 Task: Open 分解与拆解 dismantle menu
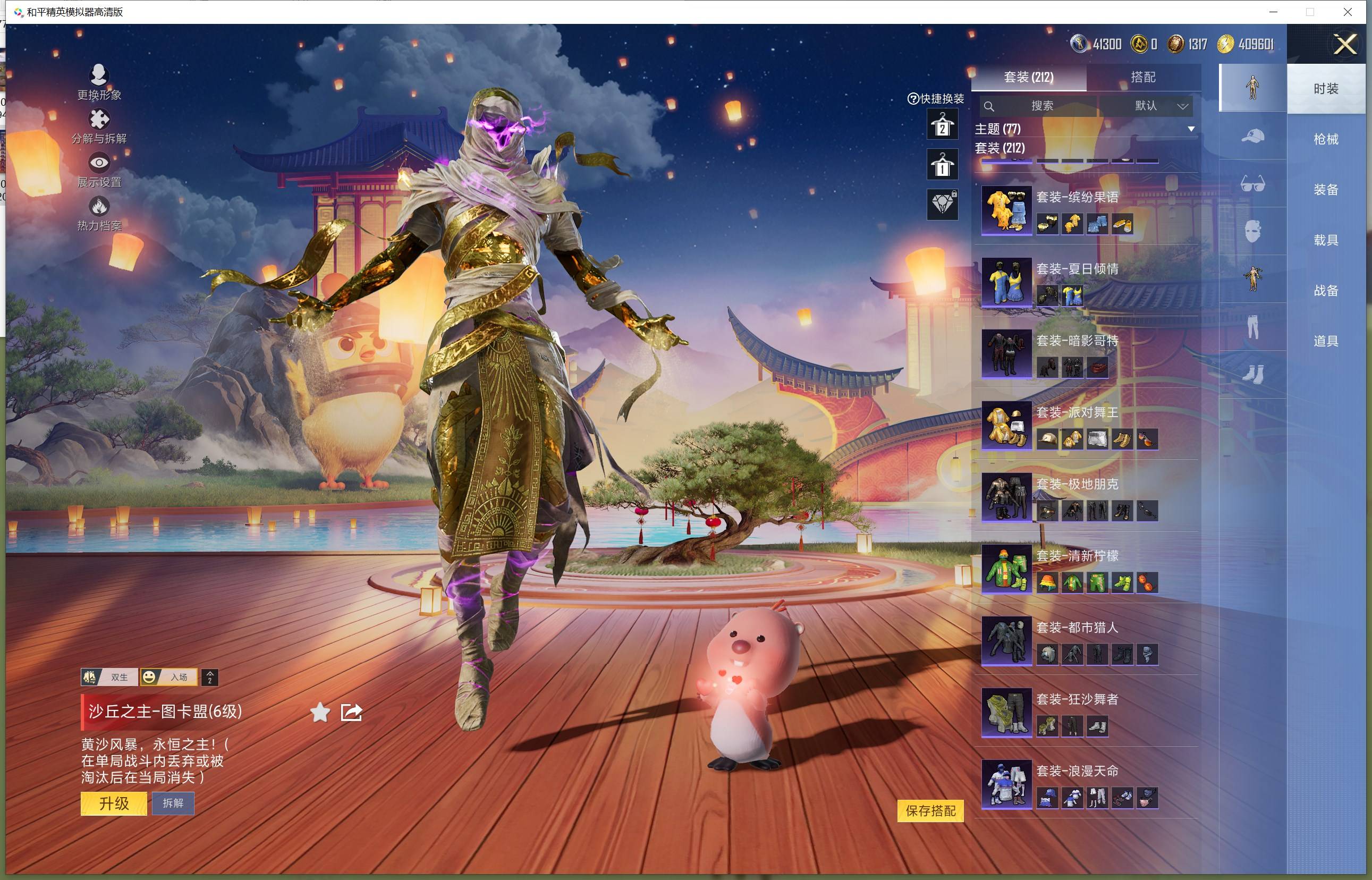point(99,126)
